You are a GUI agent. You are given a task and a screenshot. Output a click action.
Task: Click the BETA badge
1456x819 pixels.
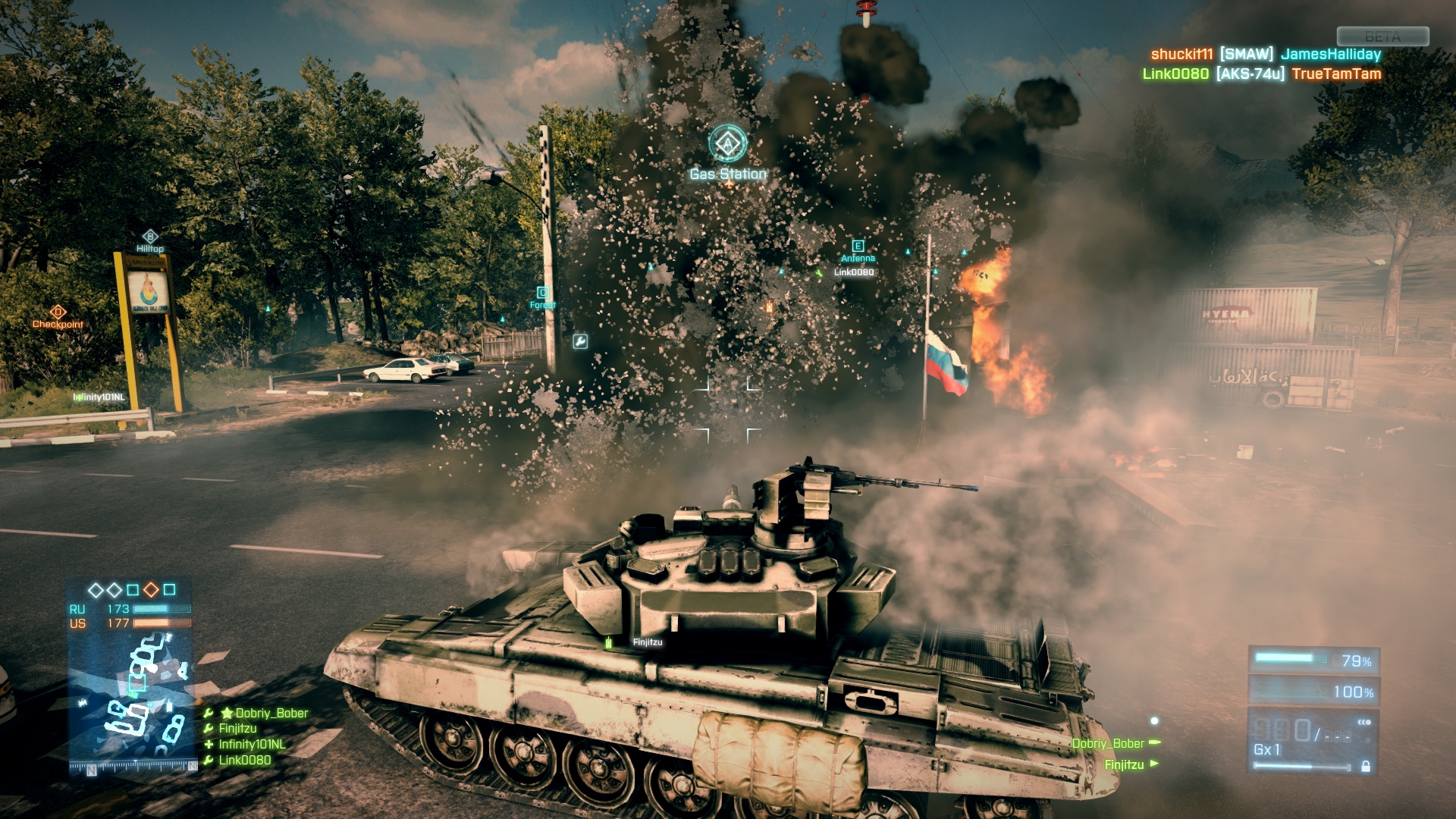click(1382, 36)
